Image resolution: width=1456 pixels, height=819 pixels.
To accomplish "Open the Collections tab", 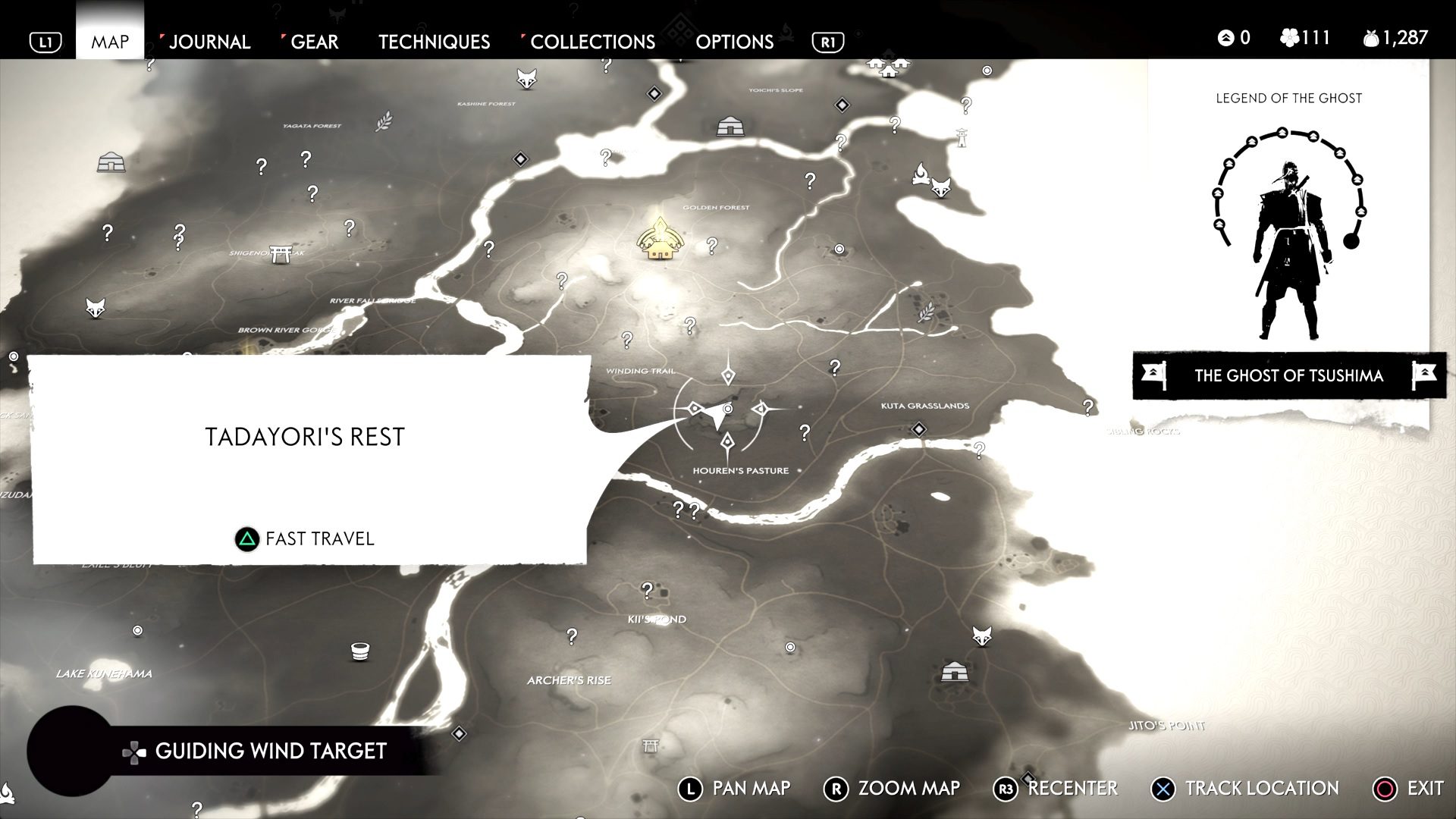I will 592,42.
